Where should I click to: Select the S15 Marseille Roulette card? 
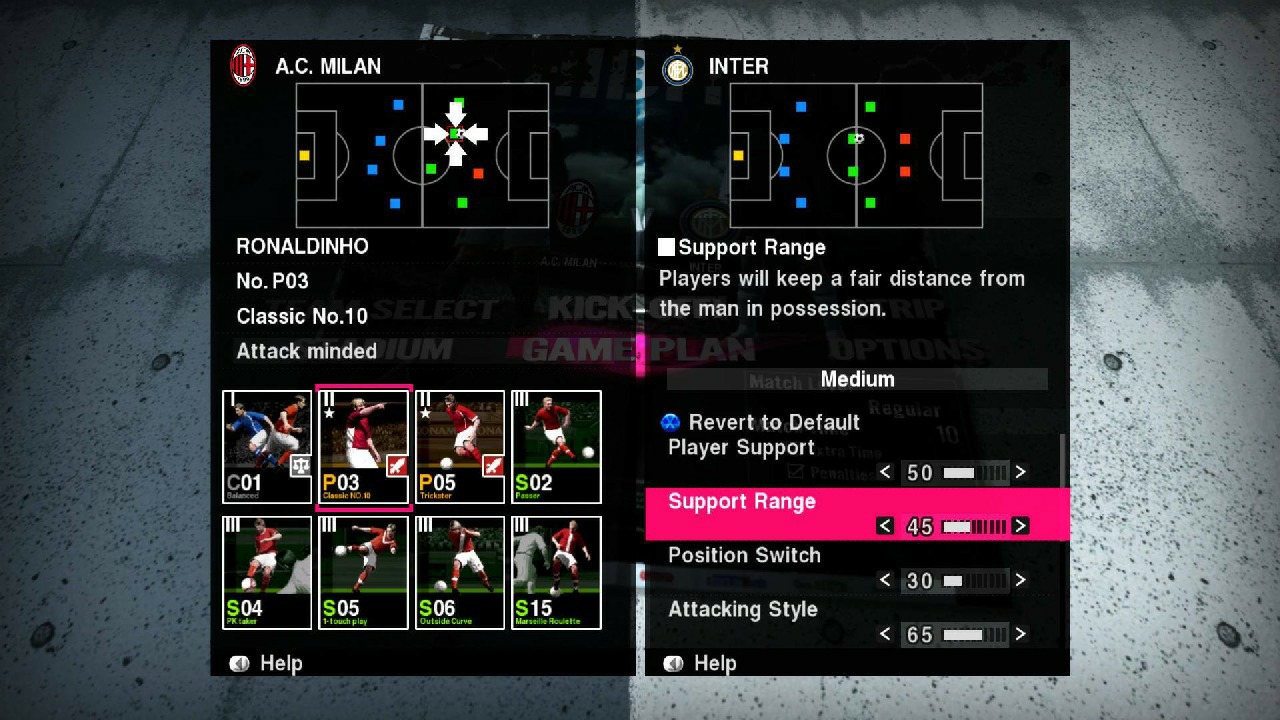(555, 572)
